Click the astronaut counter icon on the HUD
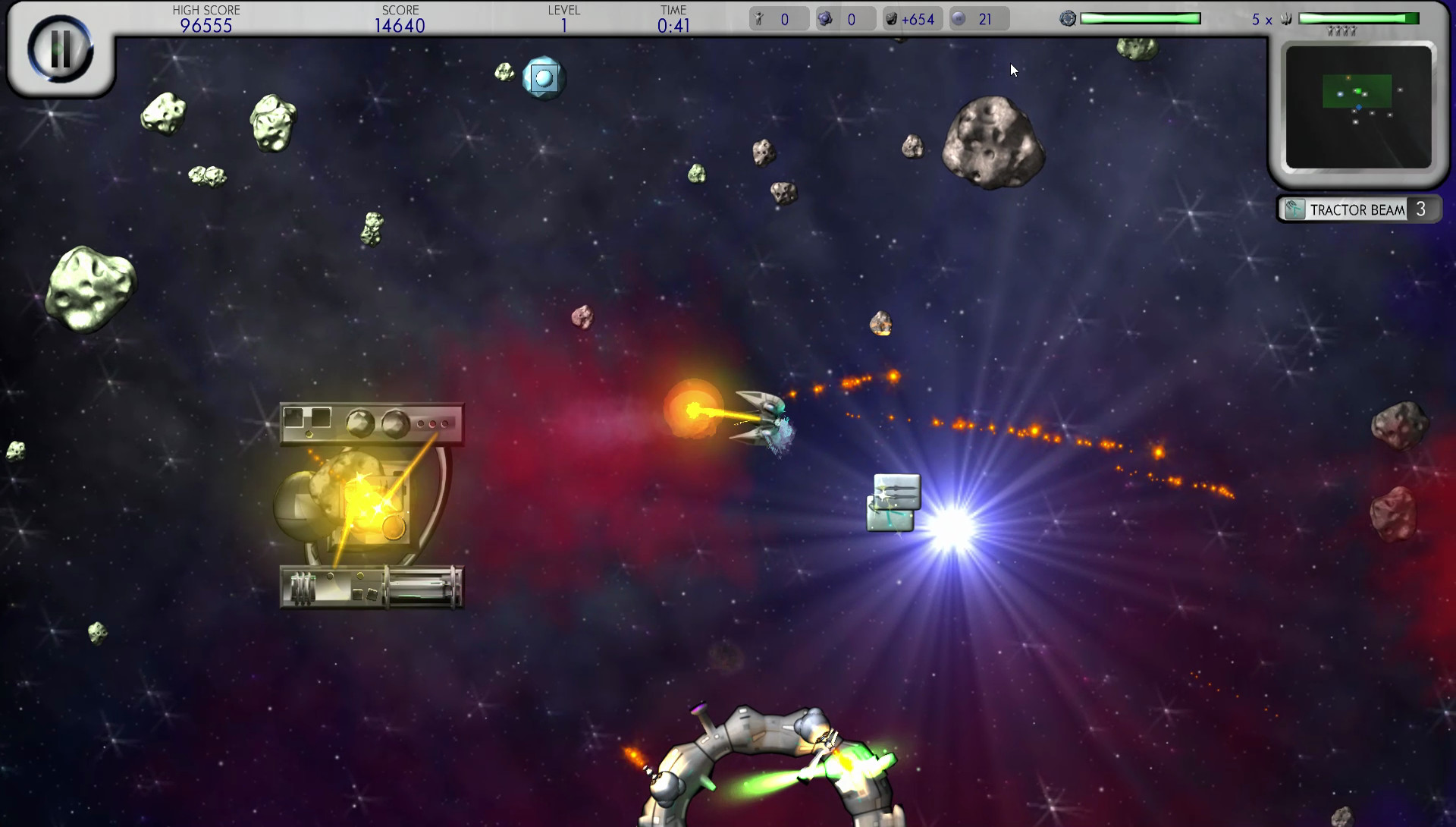This screenshot has width=1456, height=827. pyautogui.click(x=758, y=18)
